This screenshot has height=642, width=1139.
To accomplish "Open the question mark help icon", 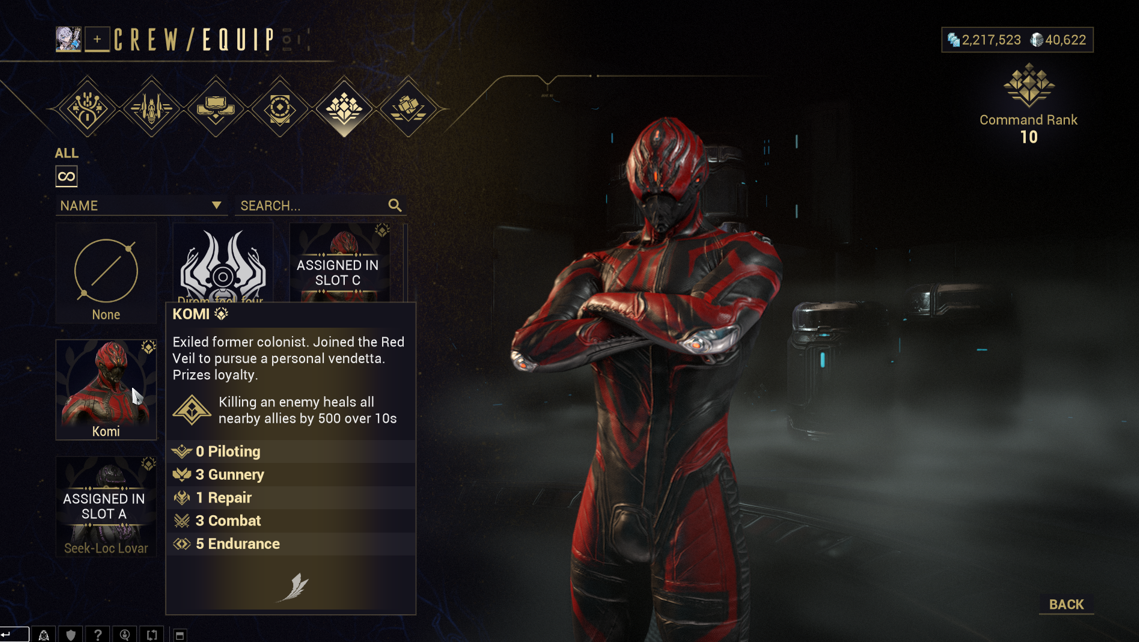I will coord(97,634).
